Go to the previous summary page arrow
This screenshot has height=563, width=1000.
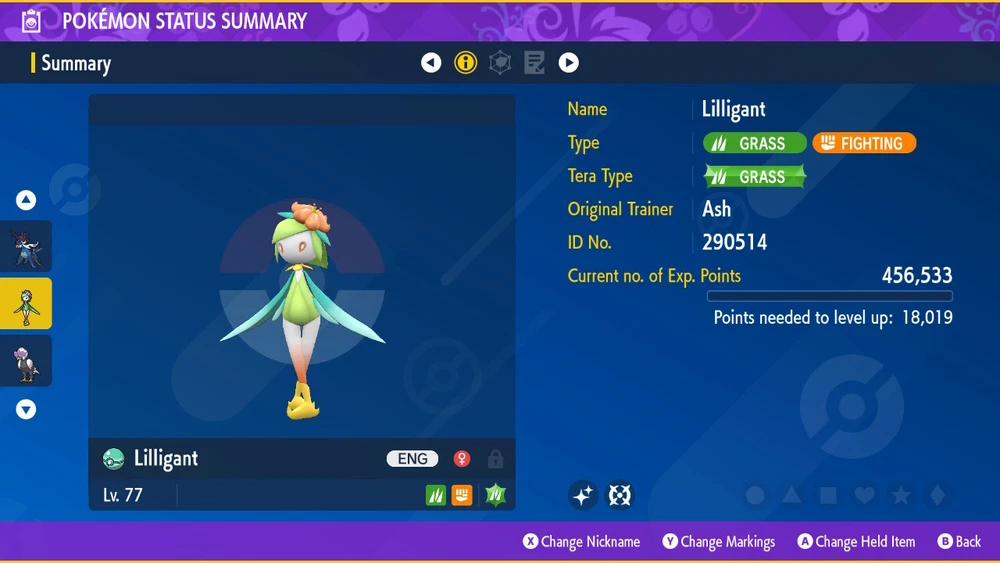pos(431,63)
